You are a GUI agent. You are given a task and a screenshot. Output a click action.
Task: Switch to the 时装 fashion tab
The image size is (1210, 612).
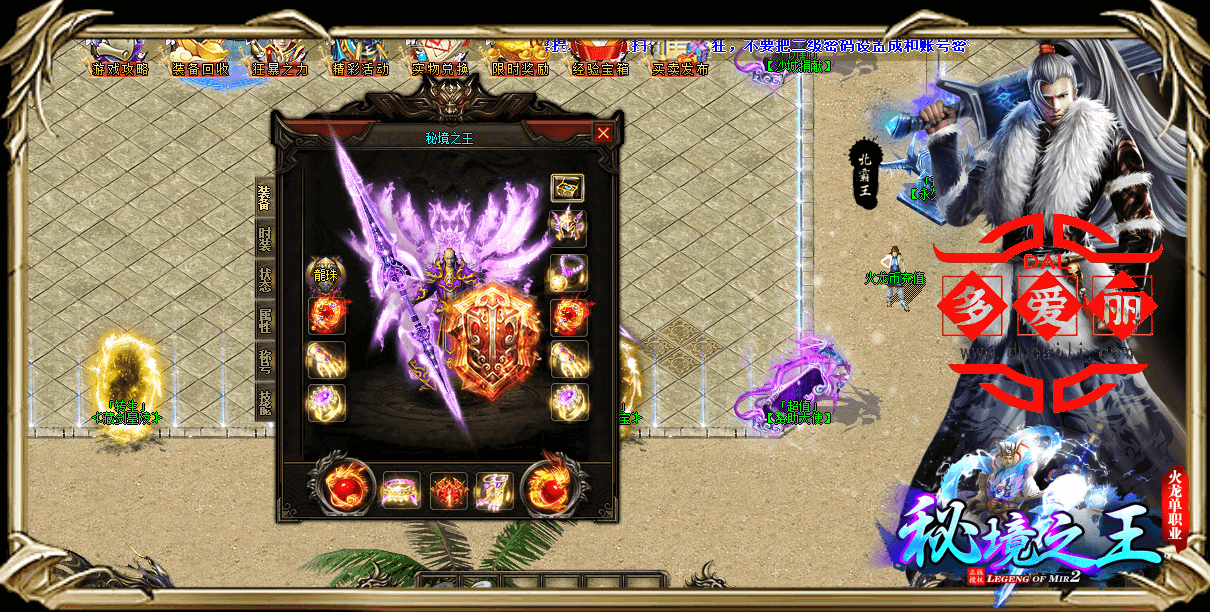pyautogui.click(x=264, y=238)
